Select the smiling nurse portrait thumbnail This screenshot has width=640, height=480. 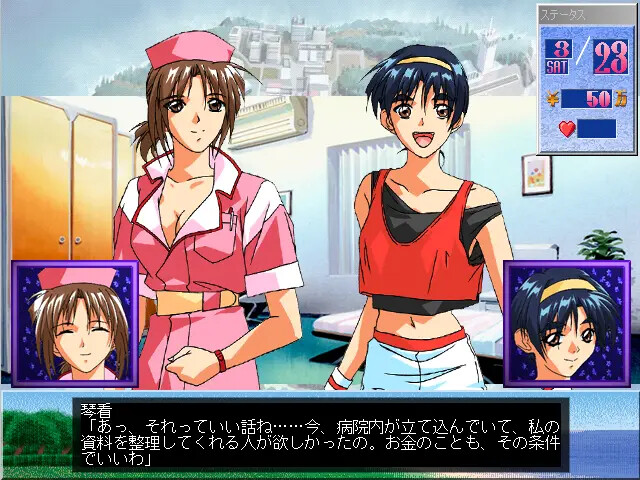(x=74, y=323)
